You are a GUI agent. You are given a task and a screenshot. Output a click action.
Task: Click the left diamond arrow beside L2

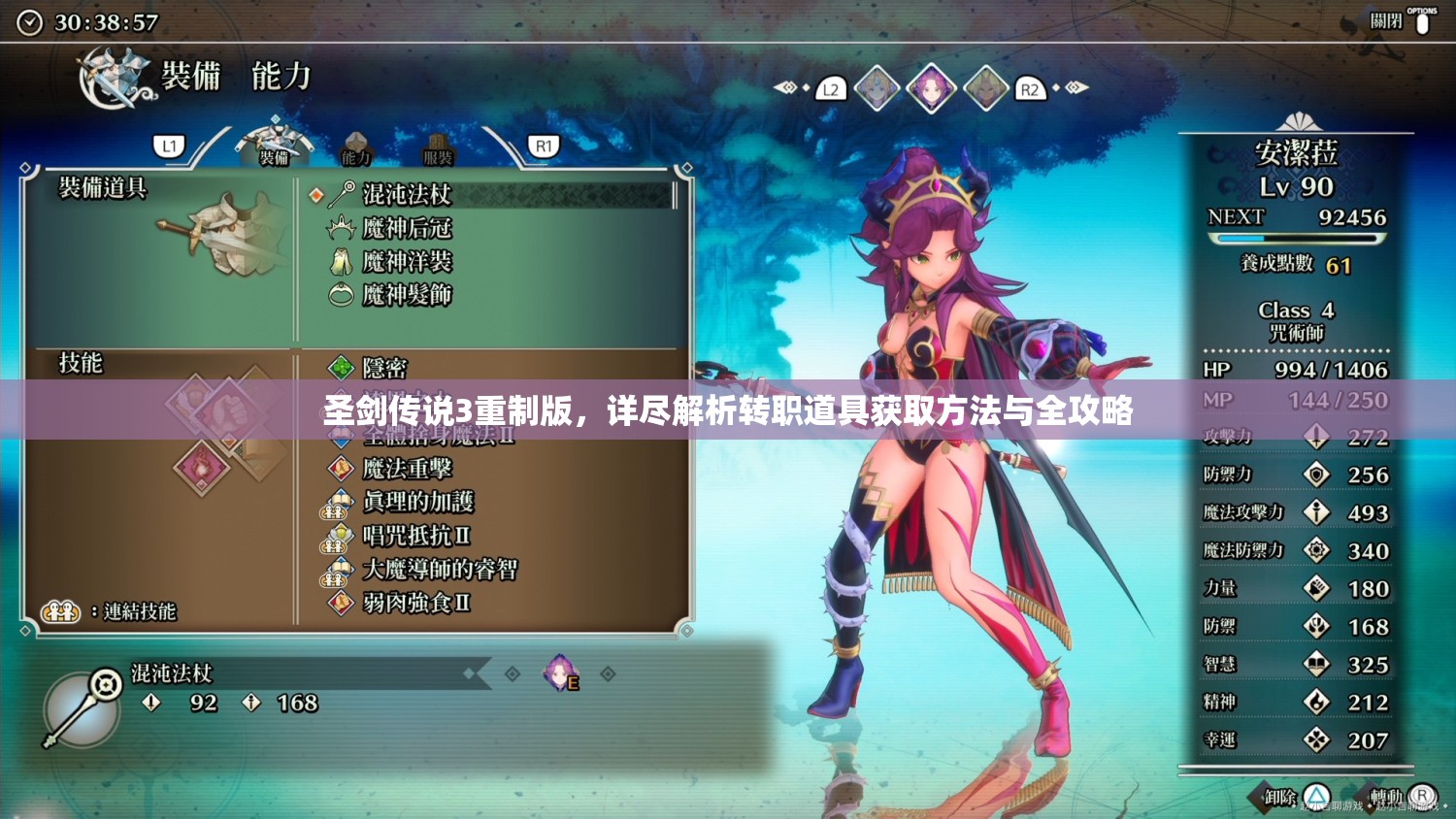[x=788, y=87]
